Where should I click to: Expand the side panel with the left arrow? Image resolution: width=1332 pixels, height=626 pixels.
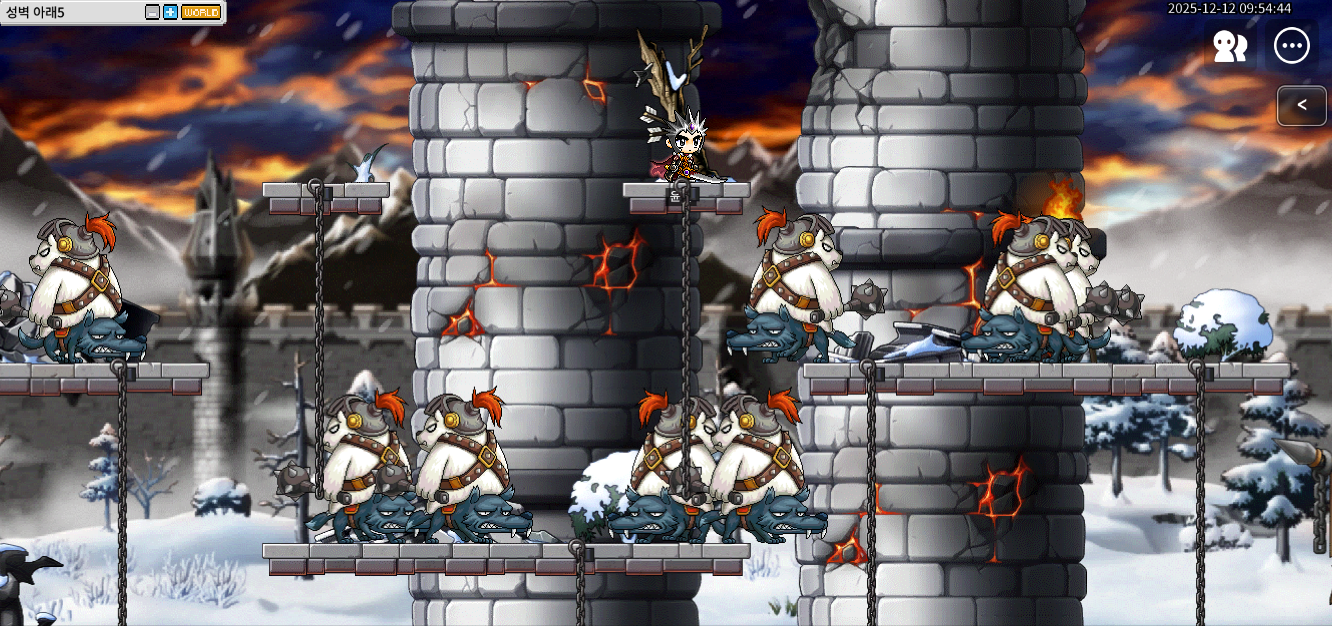point(1301,105)
